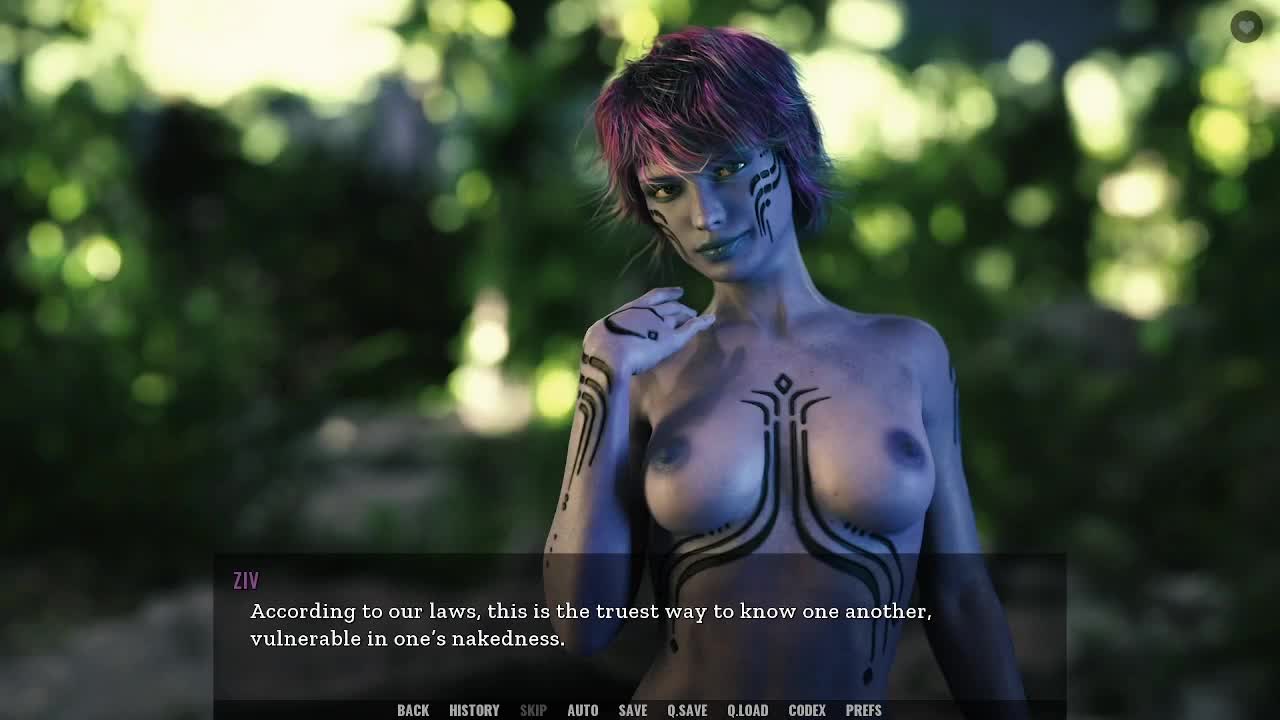Open the SAVE game menu
1280x720 pixels.
coord(632,710)
